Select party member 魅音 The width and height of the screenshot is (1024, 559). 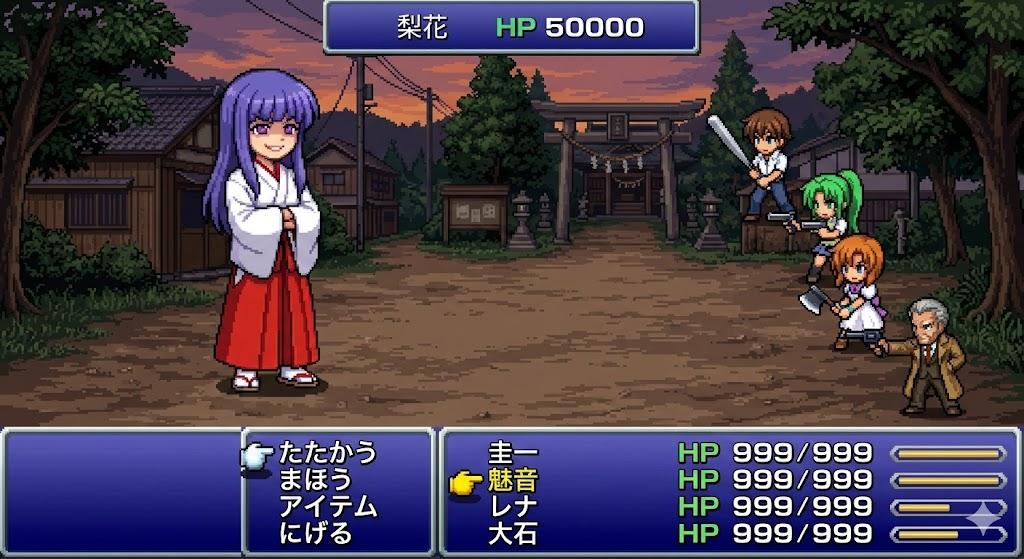(x=513, y=480)
